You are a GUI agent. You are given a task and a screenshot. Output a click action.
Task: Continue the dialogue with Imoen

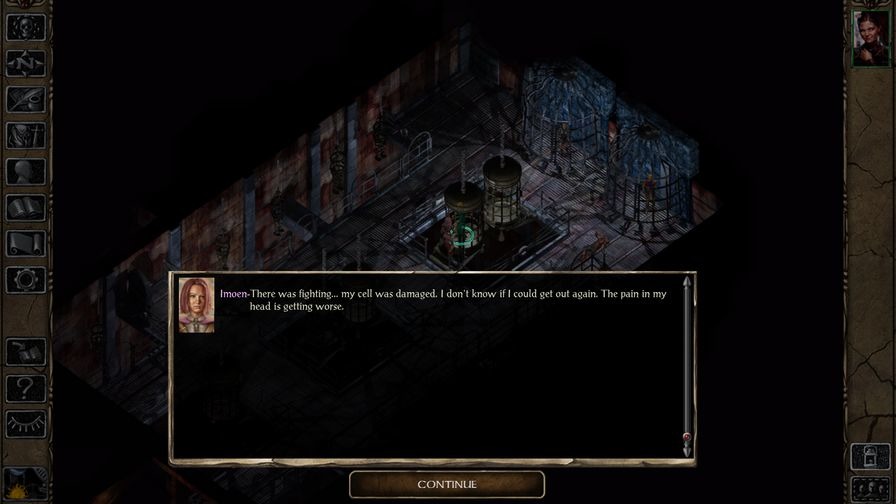click(447, 485)
